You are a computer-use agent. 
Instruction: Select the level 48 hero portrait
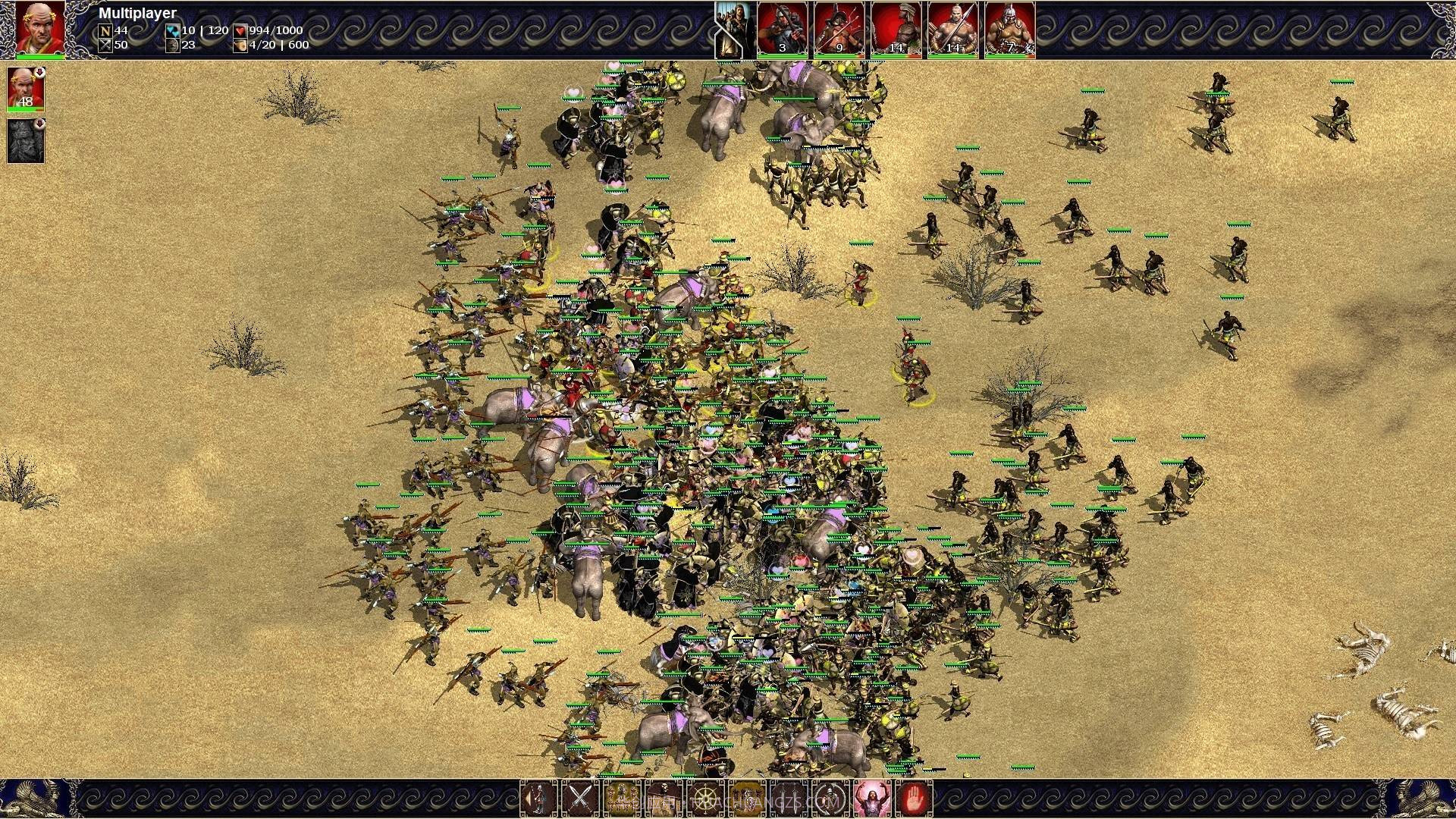coord(26,89)
